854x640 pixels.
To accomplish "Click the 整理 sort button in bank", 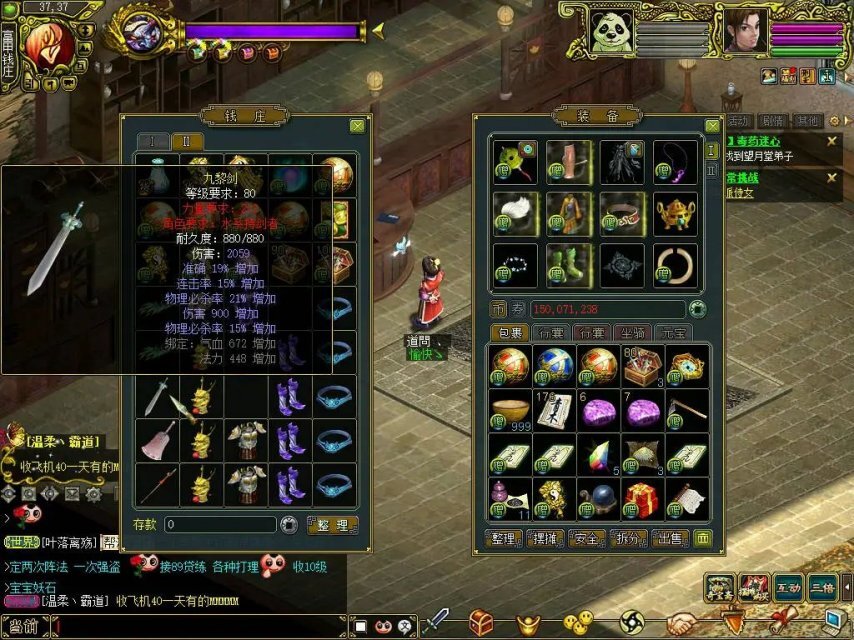I will 331,524.
